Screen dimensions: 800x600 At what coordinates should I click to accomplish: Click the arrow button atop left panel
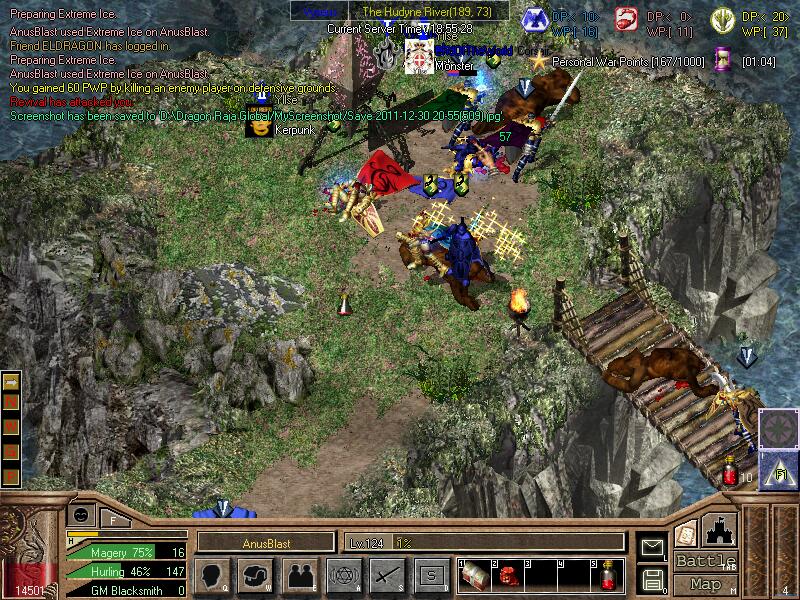pos(11,381)
